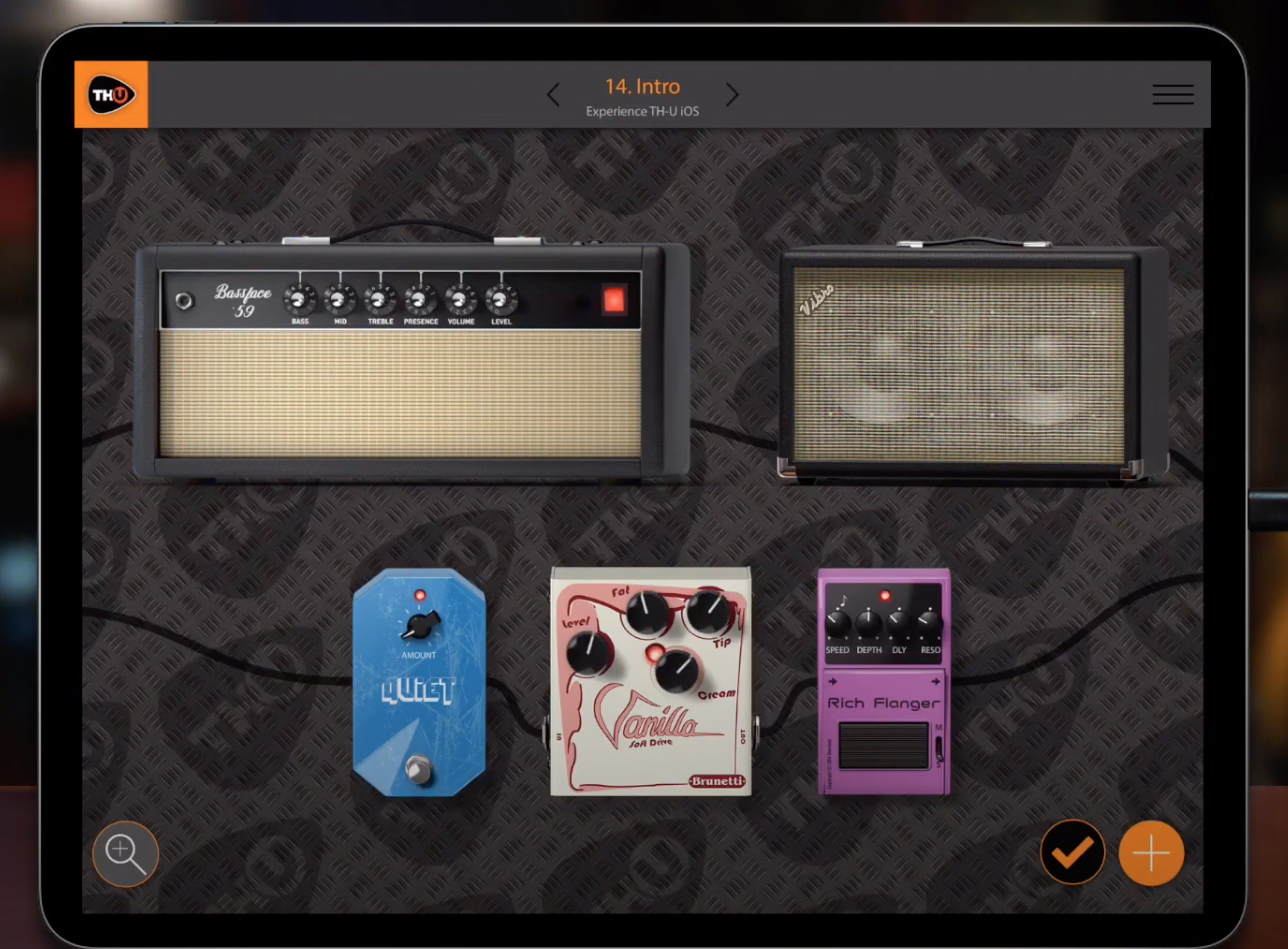This screenshot has height=949, width=1288.
Task: Tap the Experience TH-U iOS bank label
Action: [x=642, y=111]
